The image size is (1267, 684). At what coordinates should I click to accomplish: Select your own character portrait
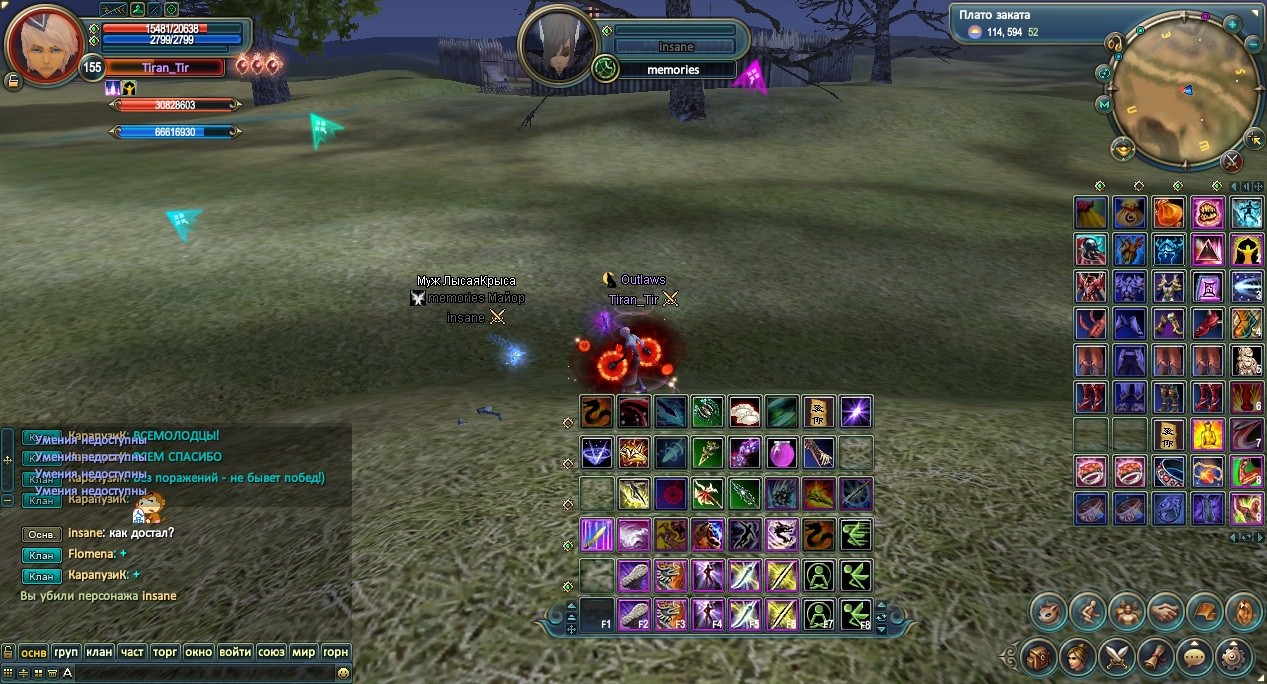tap(44, 46)
